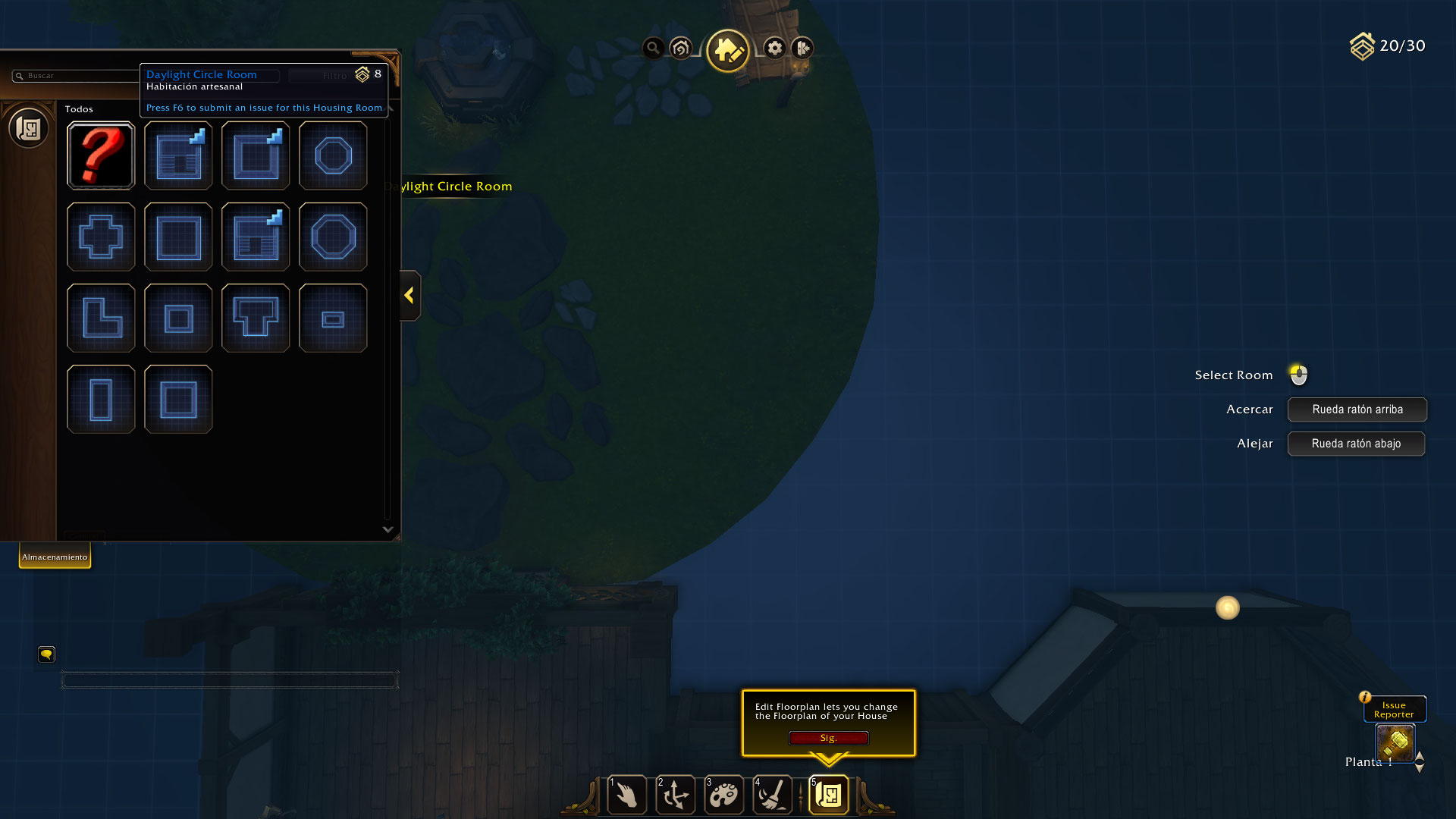
Task: Open housing settings gear icon
Action: pyautogui.click(x=774, y=49)
